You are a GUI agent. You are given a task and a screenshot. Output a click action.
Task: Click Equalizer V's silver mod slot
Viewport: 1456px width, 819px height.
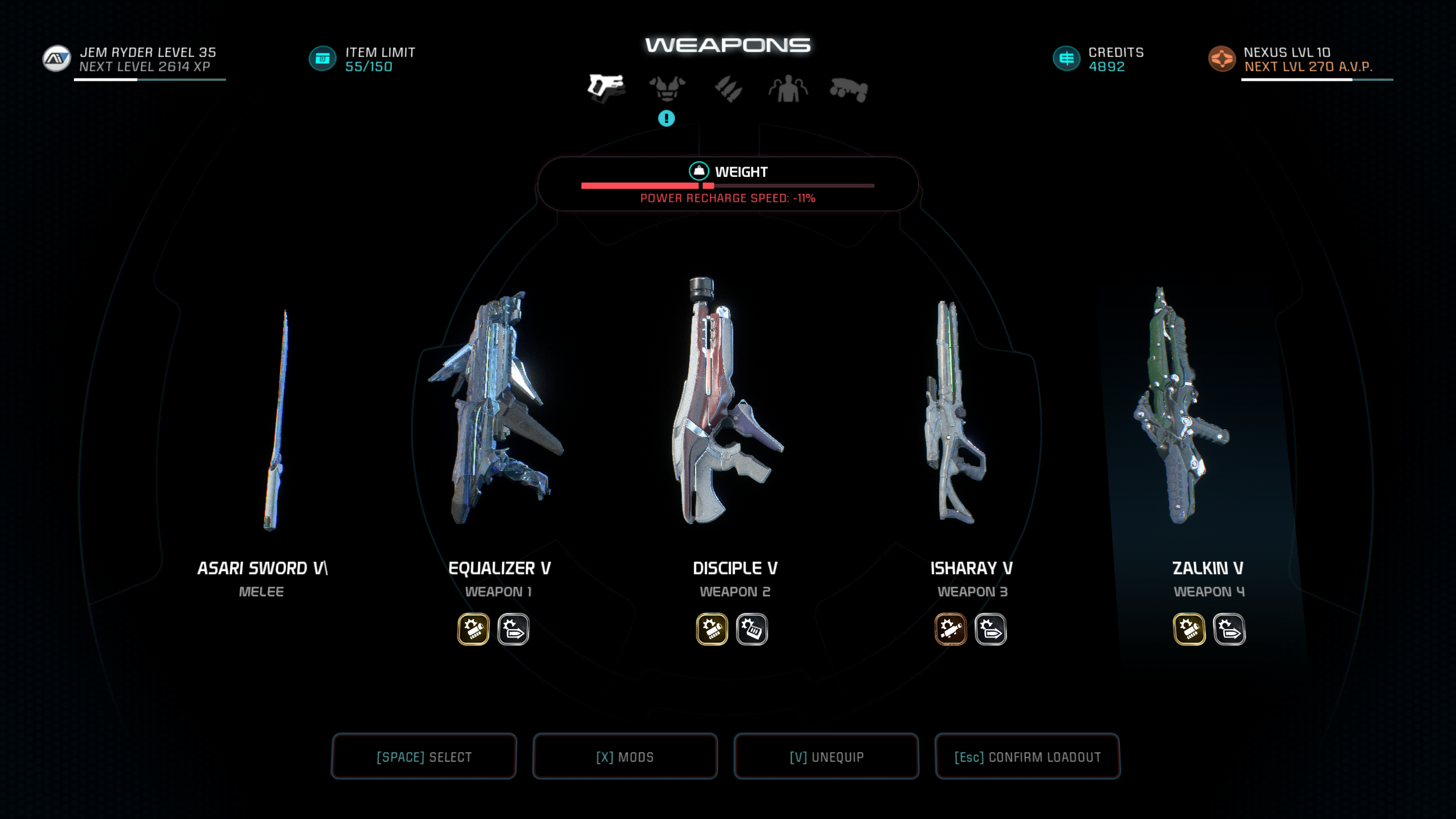click(514, 629)
